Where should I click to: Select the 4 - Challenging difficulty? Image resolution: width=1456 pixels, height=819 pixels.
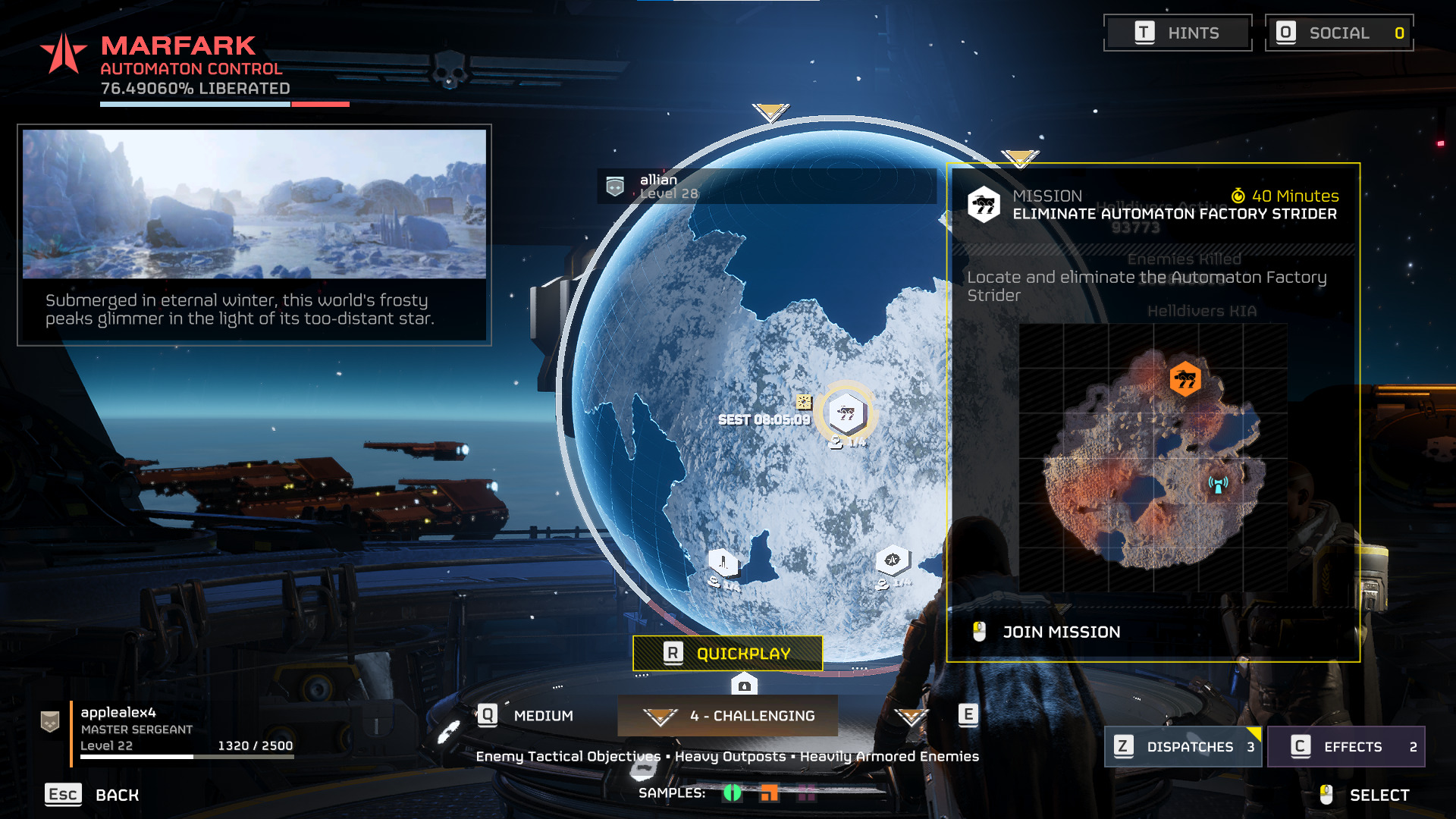coord(728,716)
